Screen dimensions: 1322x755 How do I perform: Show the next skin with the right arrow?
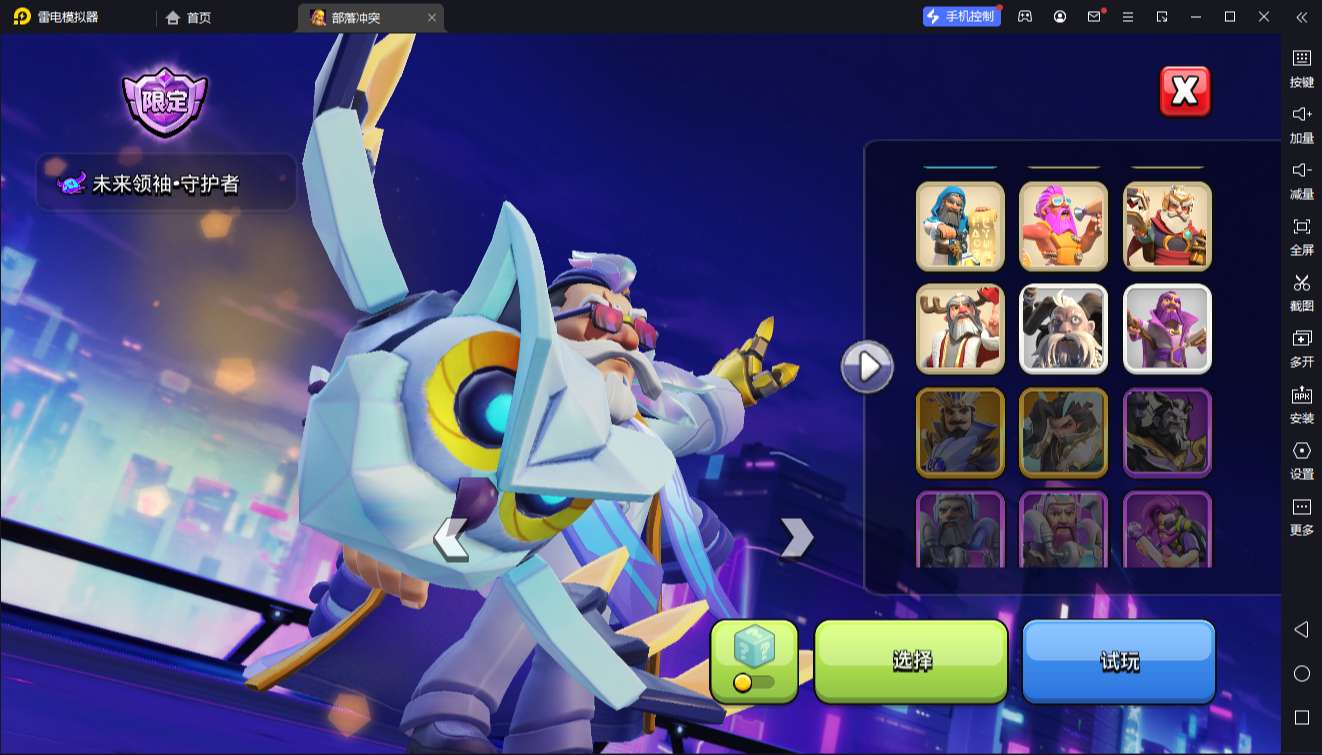click(796, 538)
